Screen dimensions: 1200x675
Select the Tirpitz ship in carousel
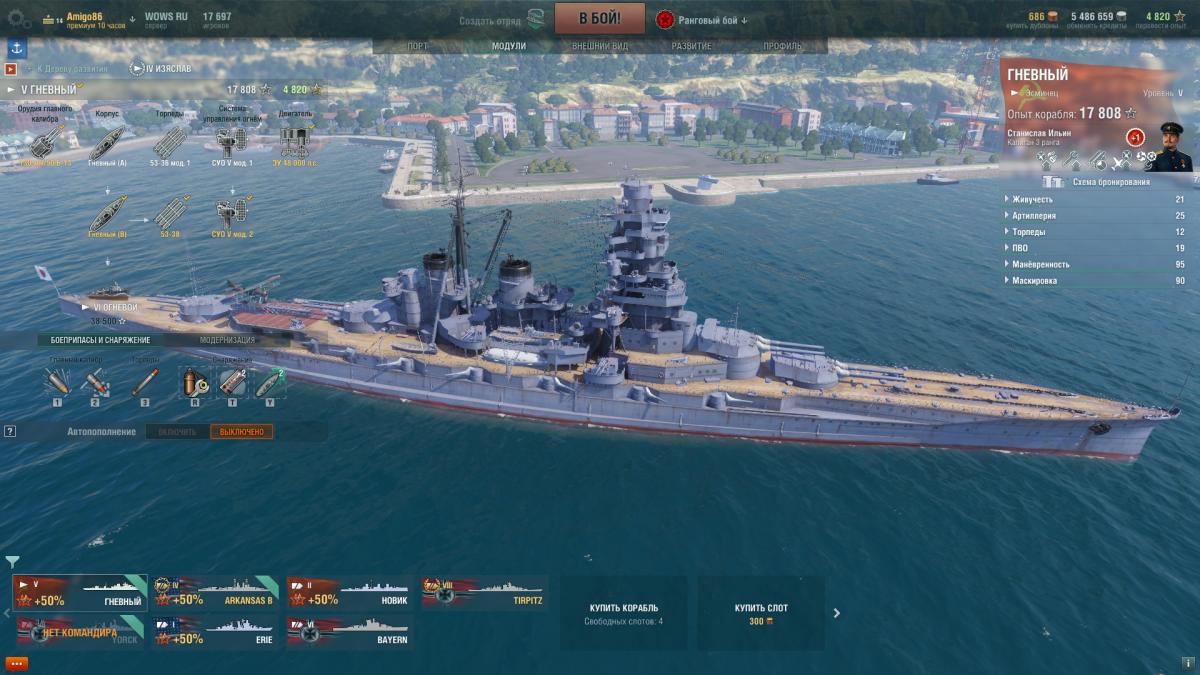[484, 593]
